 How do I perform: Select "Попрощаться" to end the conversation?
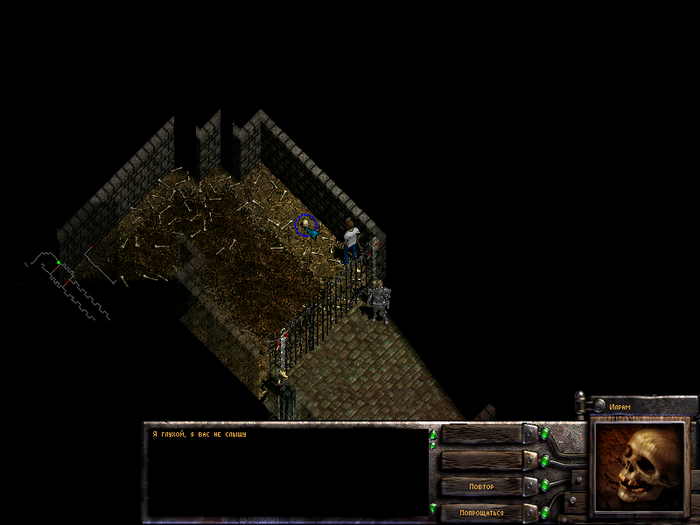coord(481,512)
